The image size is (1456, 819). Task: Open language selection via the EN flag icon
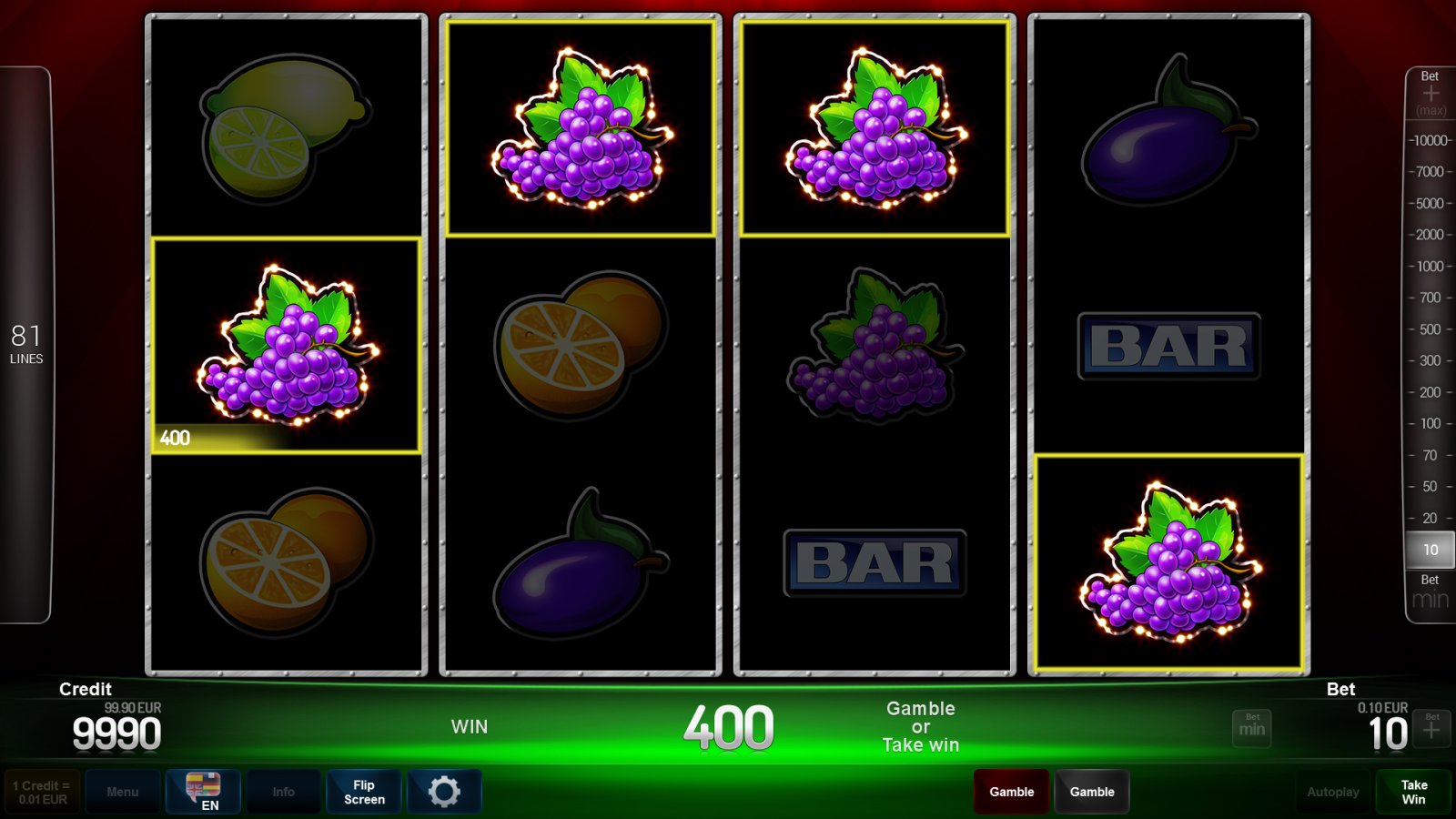click(202, 792)
